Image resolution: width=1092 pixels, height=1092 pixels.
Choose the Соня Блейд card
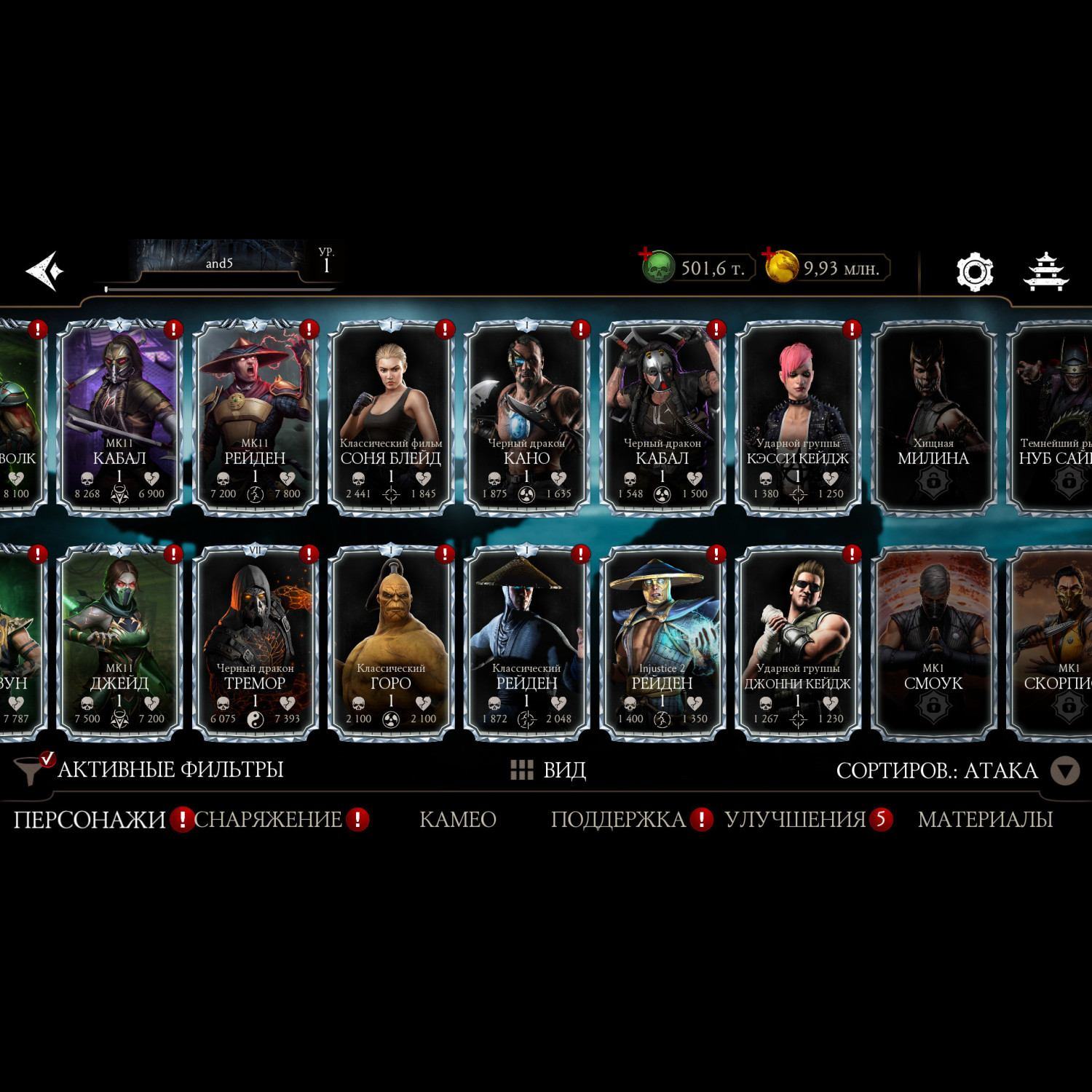click(x=391, y=417)
